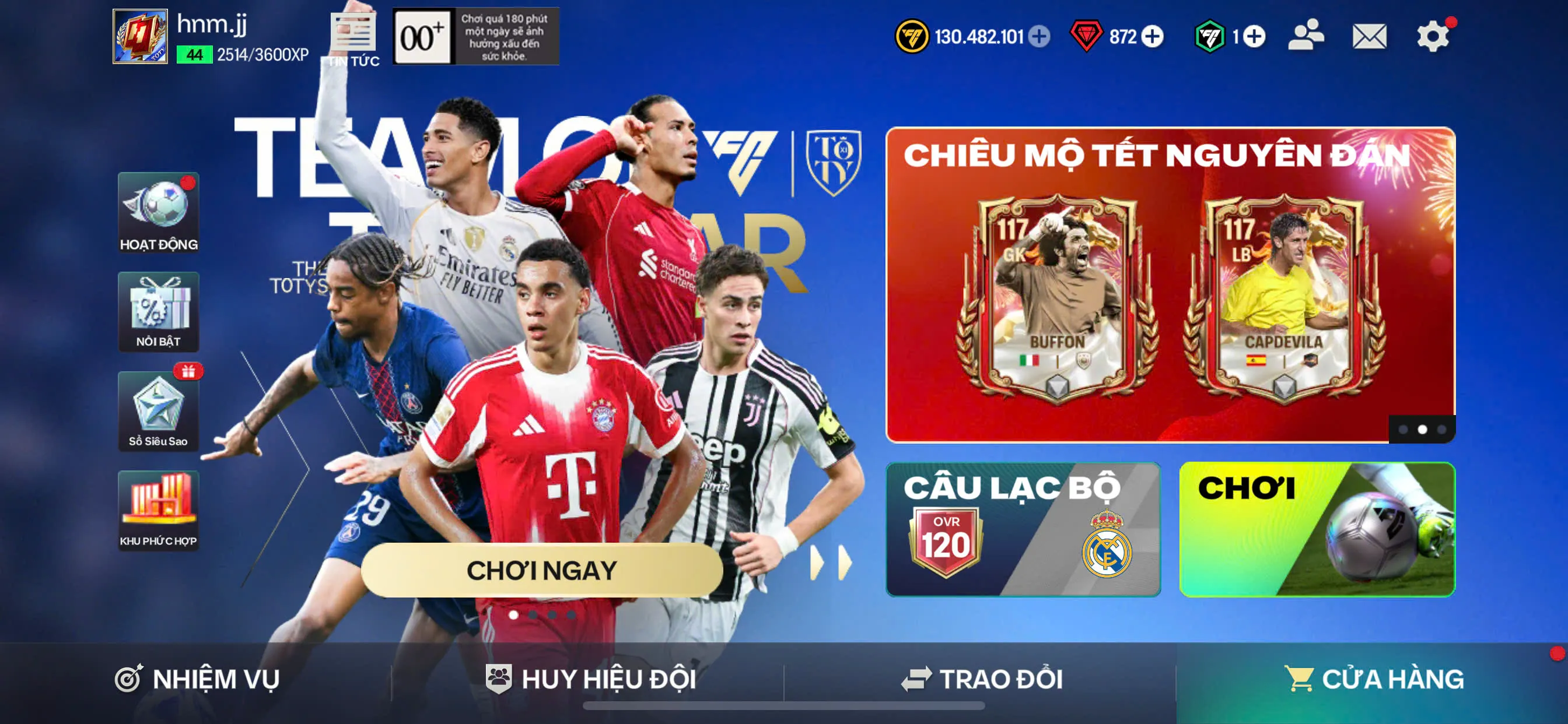The image size is (1568, 724).
Task: Add FC points with its plus button
Action: (1254, 37)
